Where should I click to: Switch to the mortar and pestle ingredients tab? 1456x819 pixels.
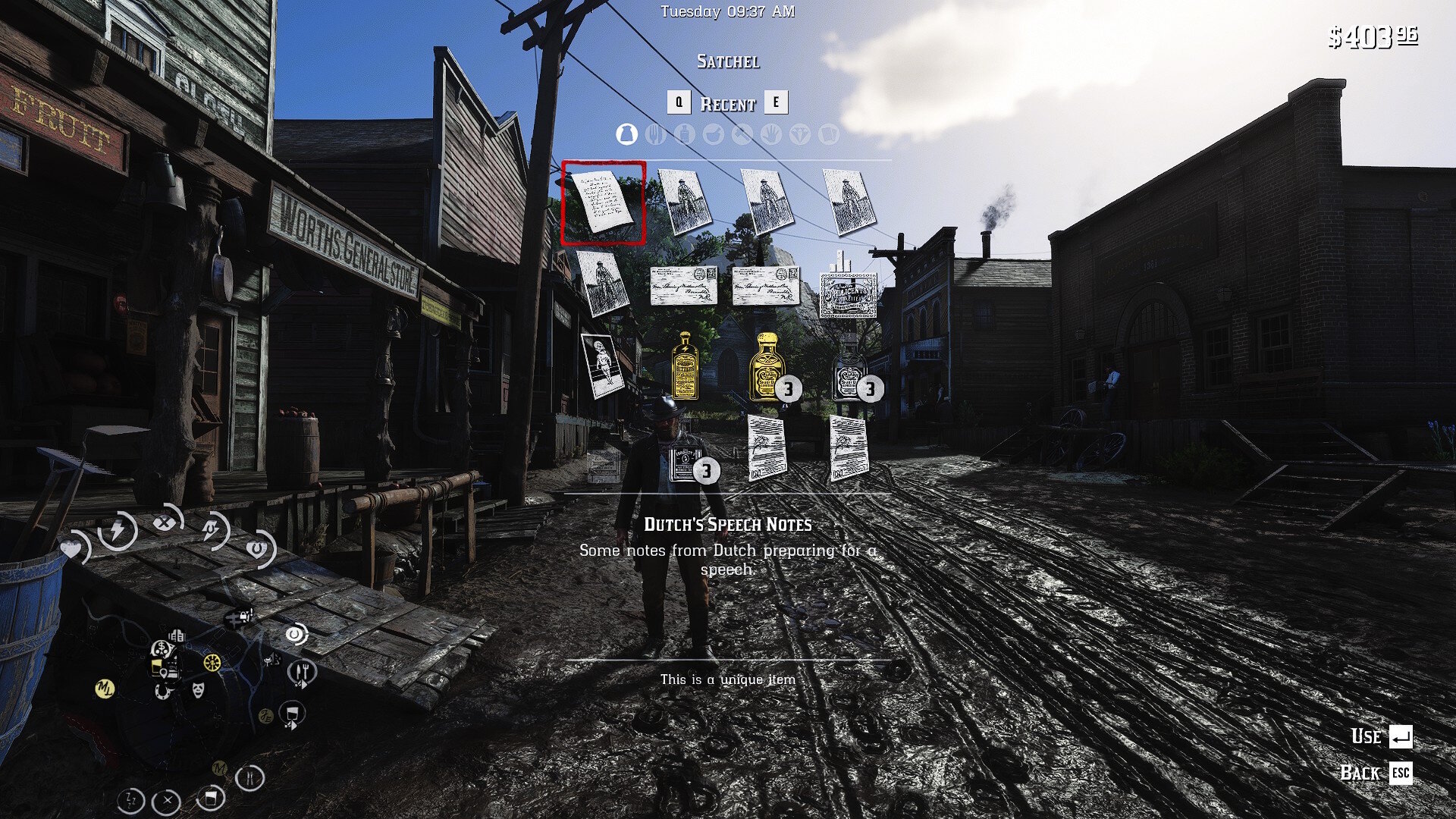point(713,135)
